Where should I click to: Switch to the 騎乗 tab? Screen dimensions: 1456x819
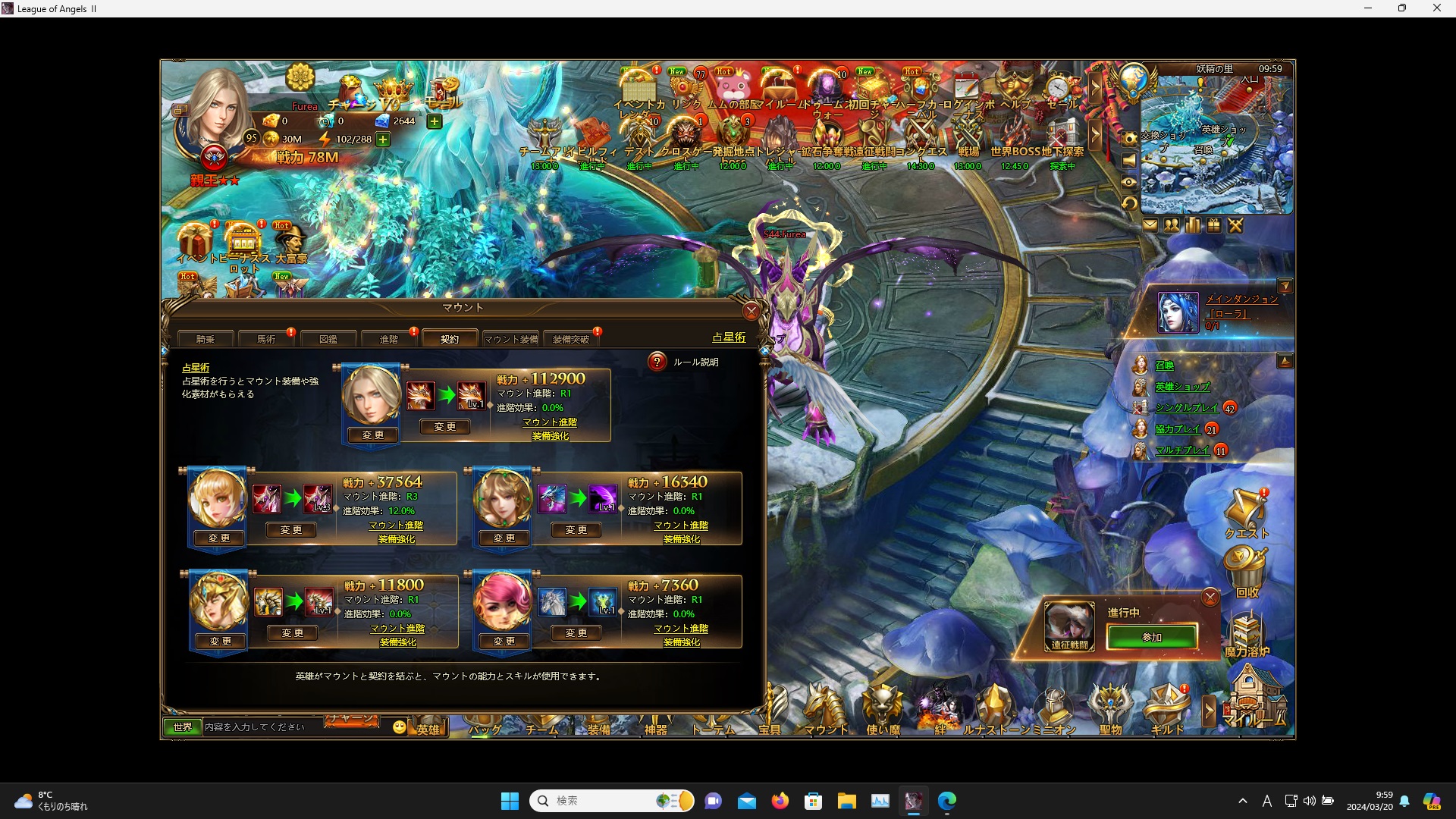[x=204, y=339]
